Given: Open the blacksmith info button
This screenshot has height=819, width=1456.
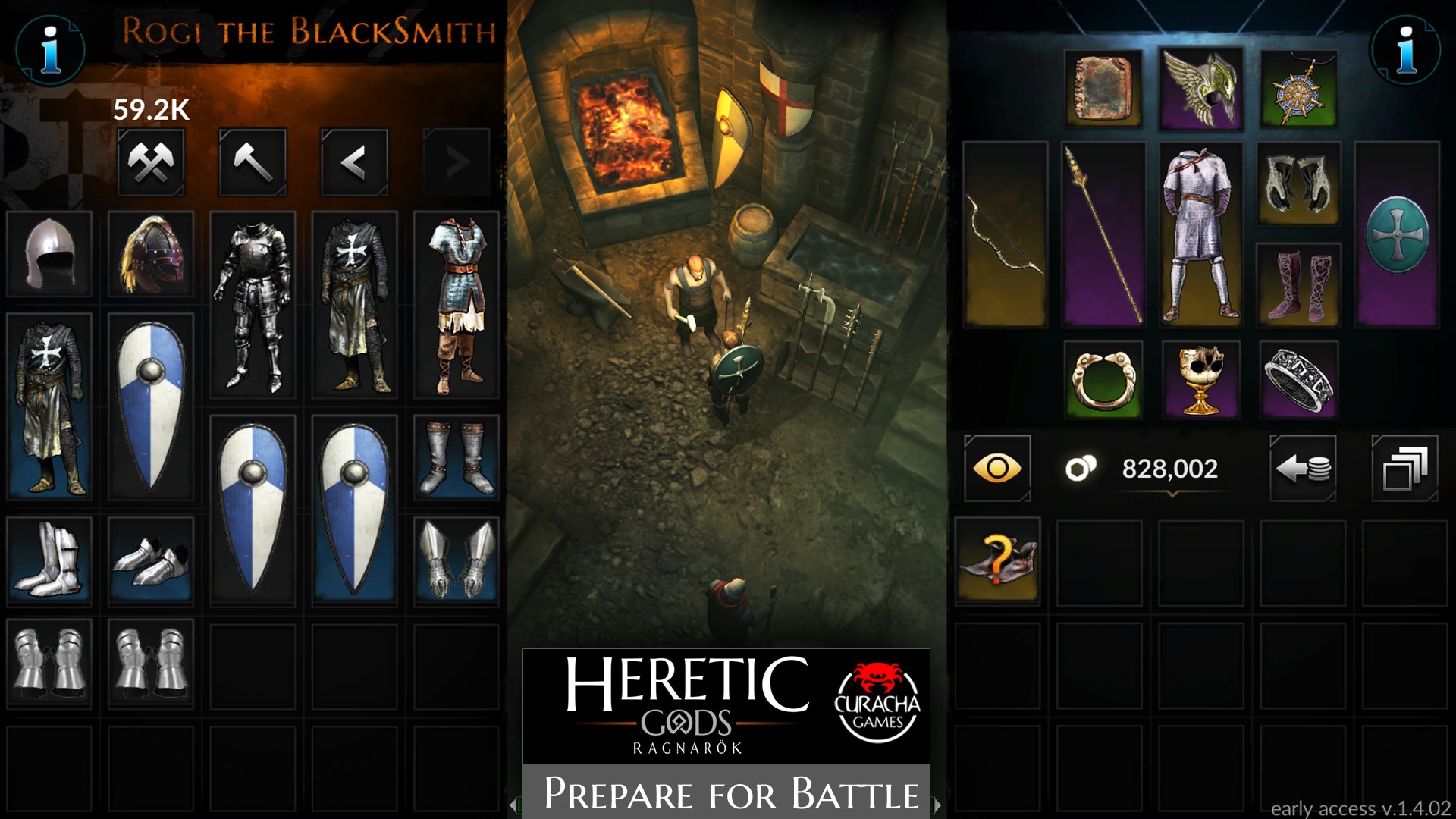Looking at the screenshot, I should click(50, 49).
